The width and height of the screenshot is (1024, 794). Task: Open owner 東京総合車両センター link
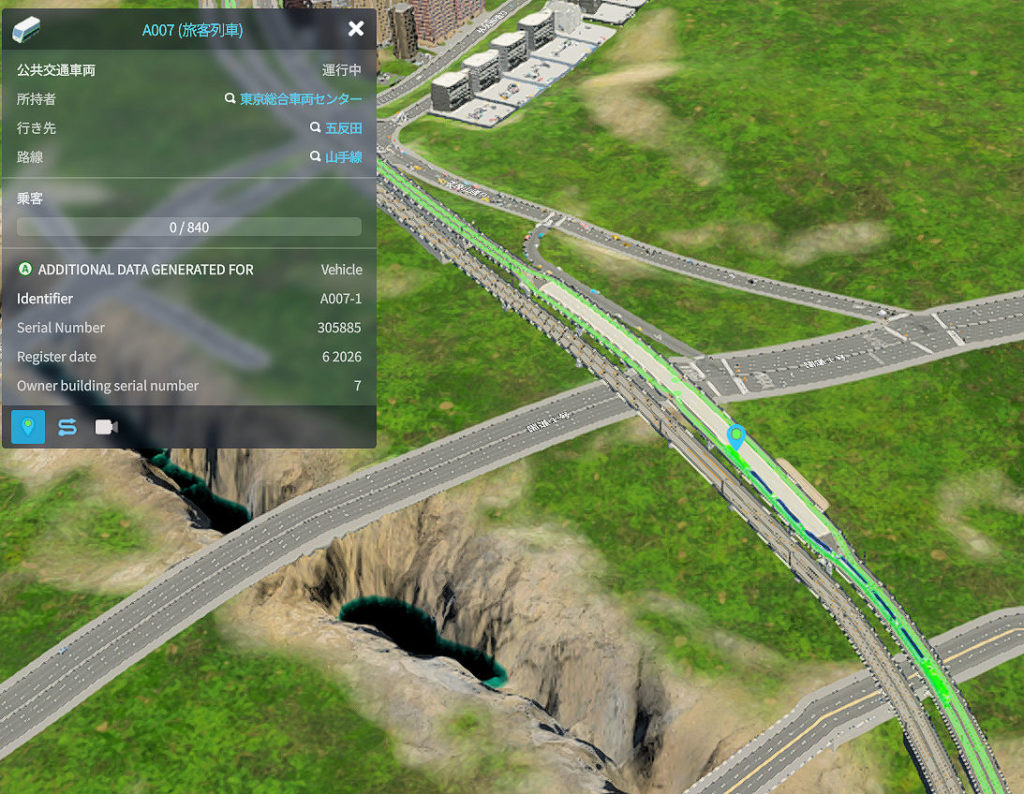300,100
